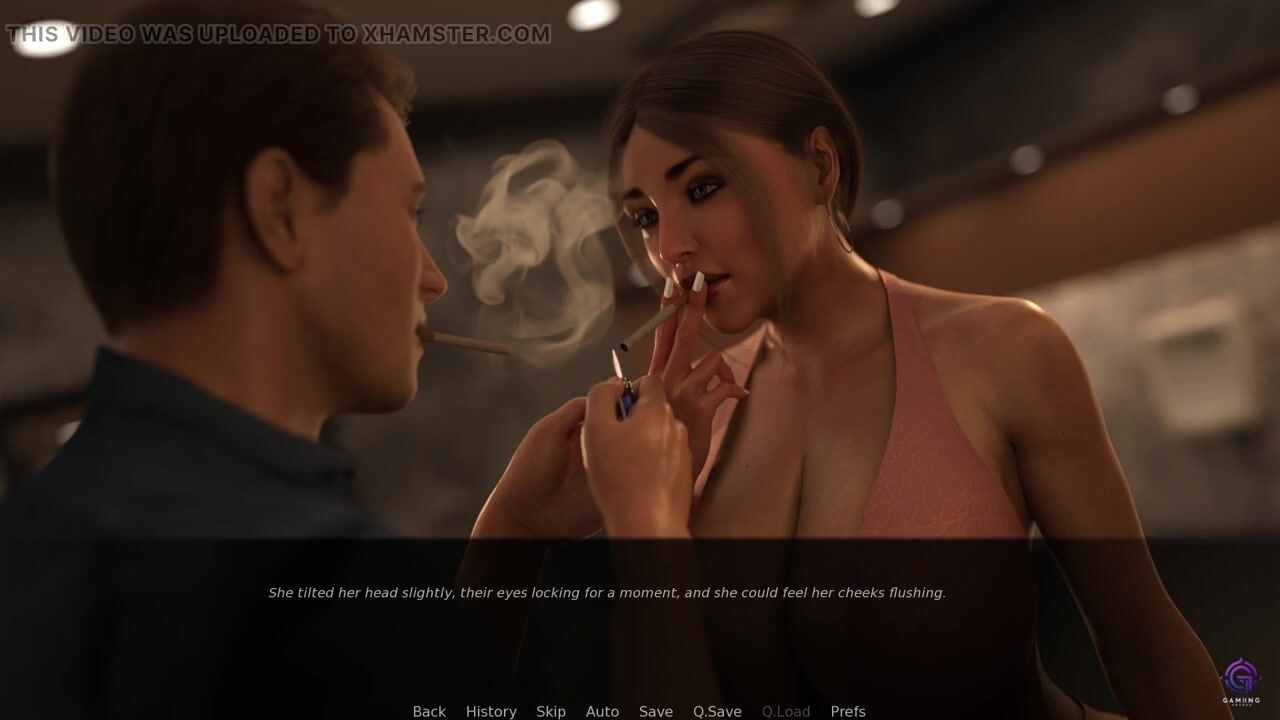Open the Prefs settings menu

pyautogui.click(x=848, y=711)
